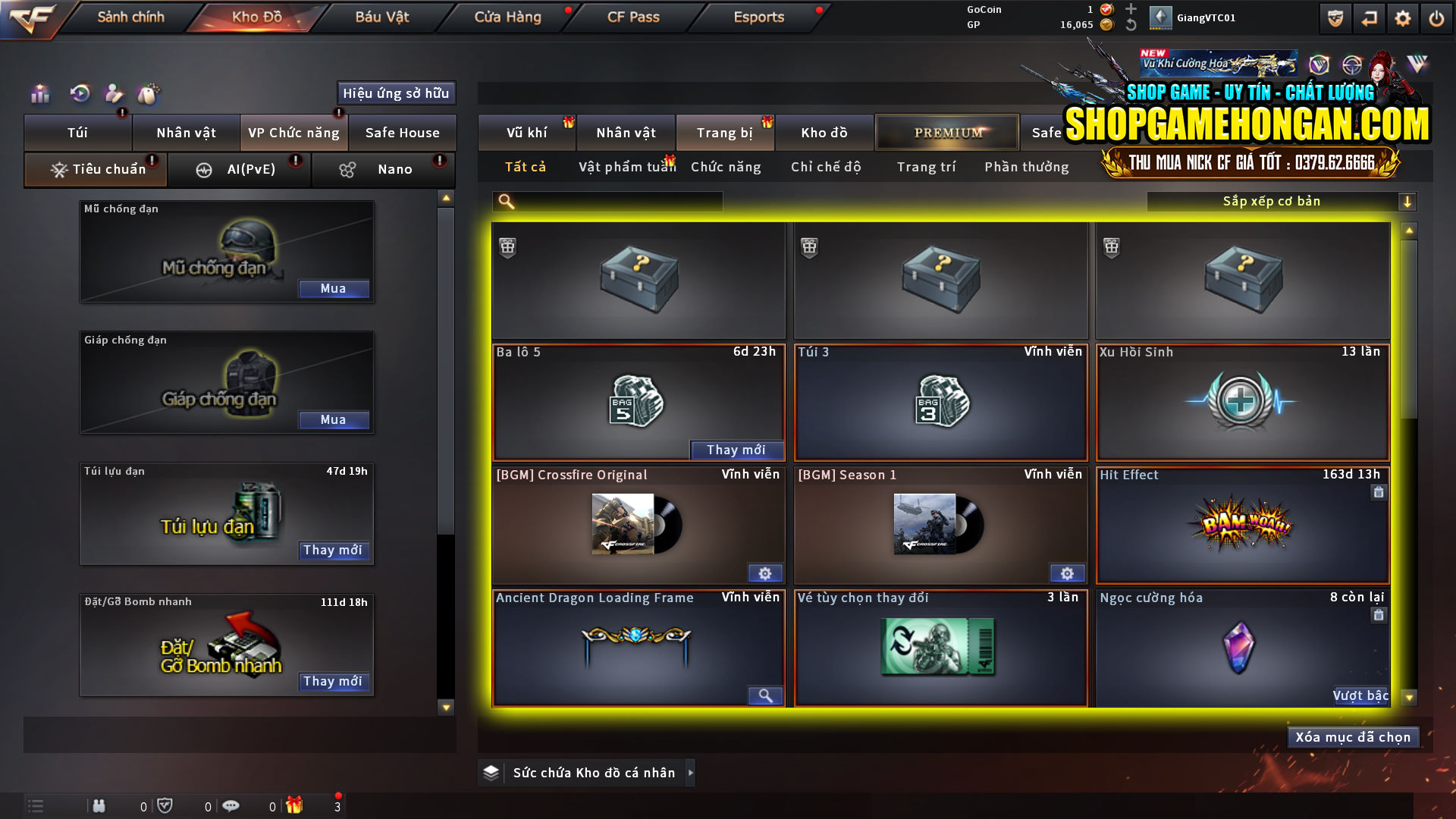Switch to the PREMIUM tab

click(946, 132)
